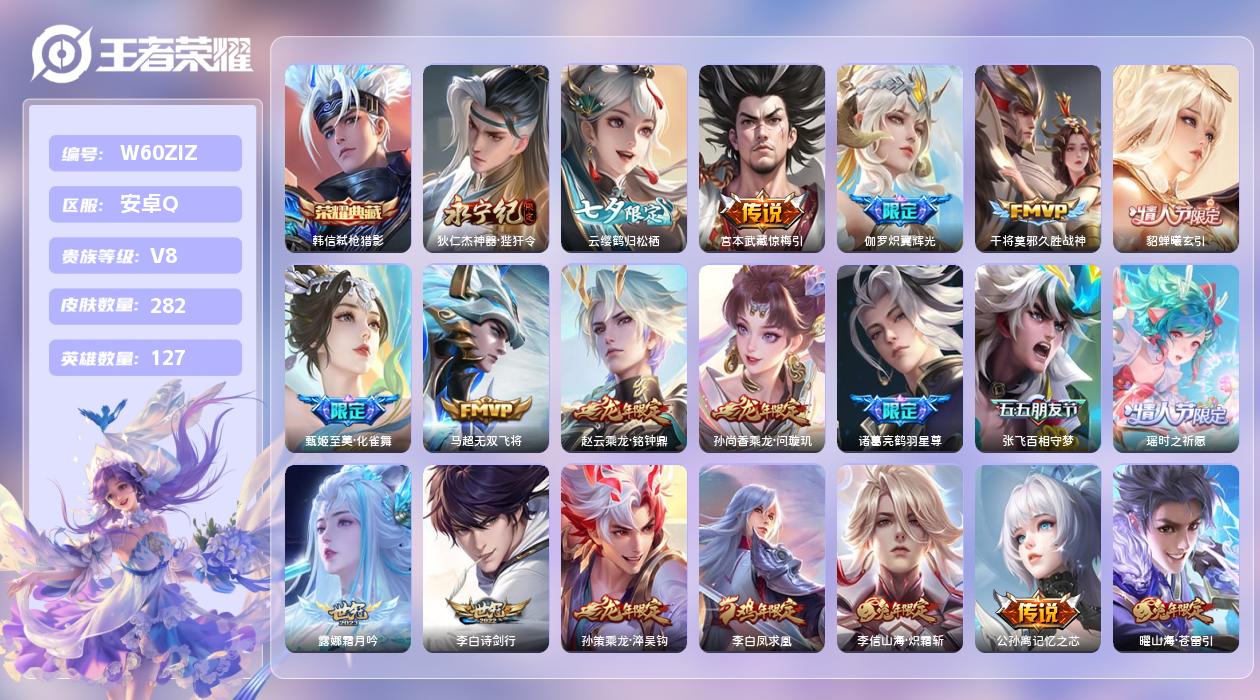
Task: Pick the 貂蝉曦玄引 skin card
Action: pos(1176,158)
